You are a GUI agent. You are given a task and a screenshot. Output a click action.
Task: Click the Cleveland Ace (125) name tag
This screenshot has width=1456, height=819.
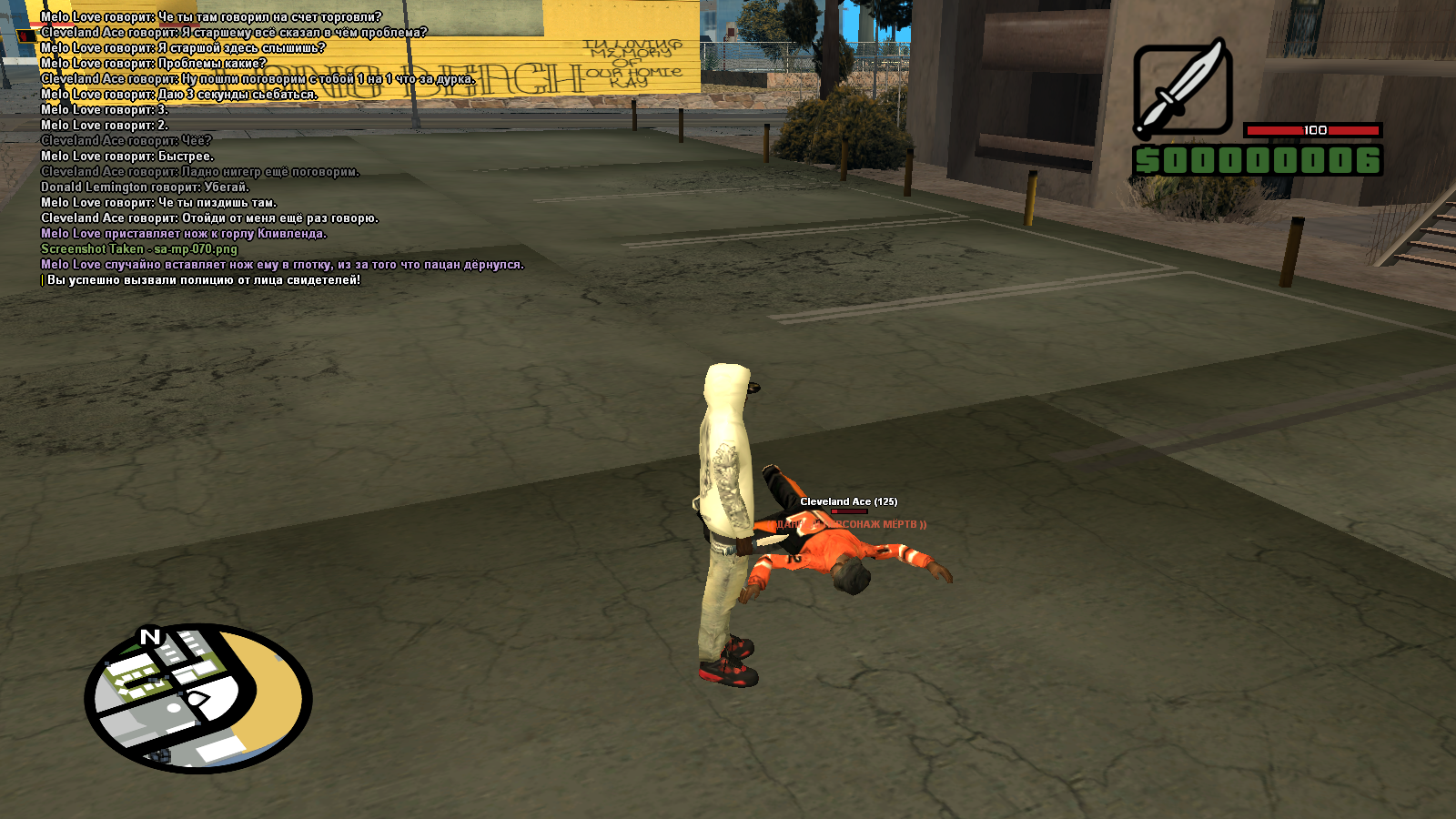[x=848, y=501]
